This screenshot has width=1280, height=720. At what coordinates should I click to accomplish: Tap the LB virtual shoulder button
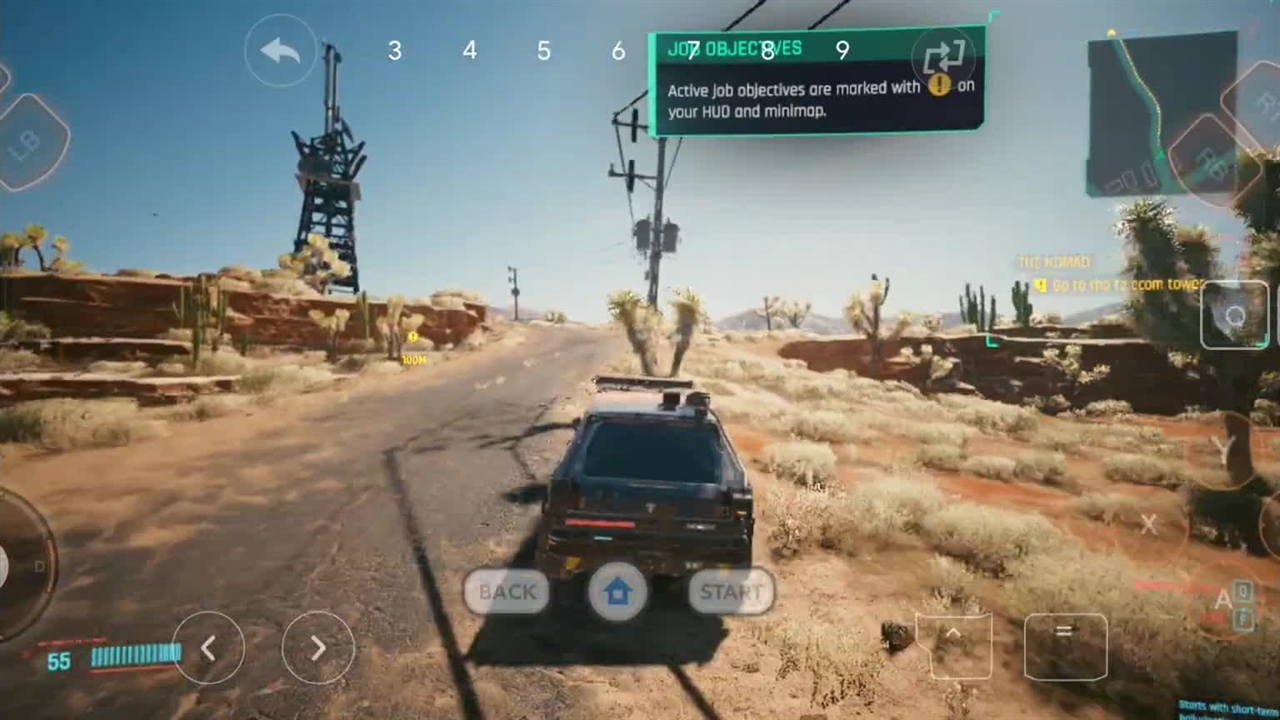28,143
